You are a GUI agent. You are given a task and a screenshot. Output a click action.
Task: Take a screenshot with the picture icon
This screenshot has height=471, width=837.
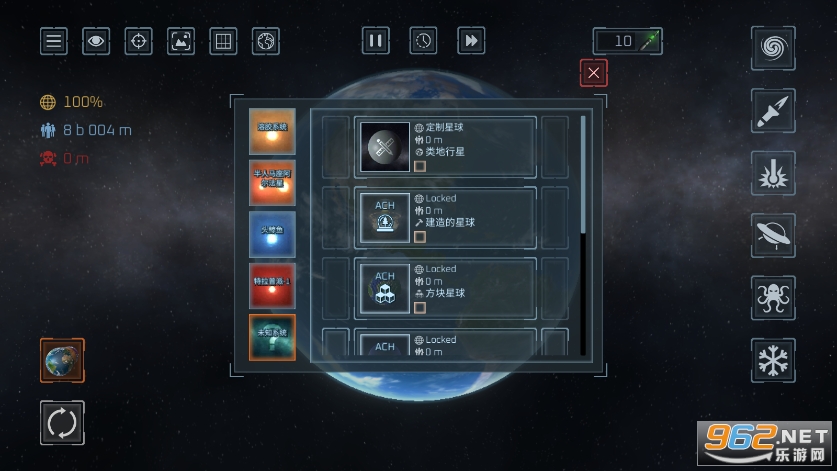click(181, 41)
